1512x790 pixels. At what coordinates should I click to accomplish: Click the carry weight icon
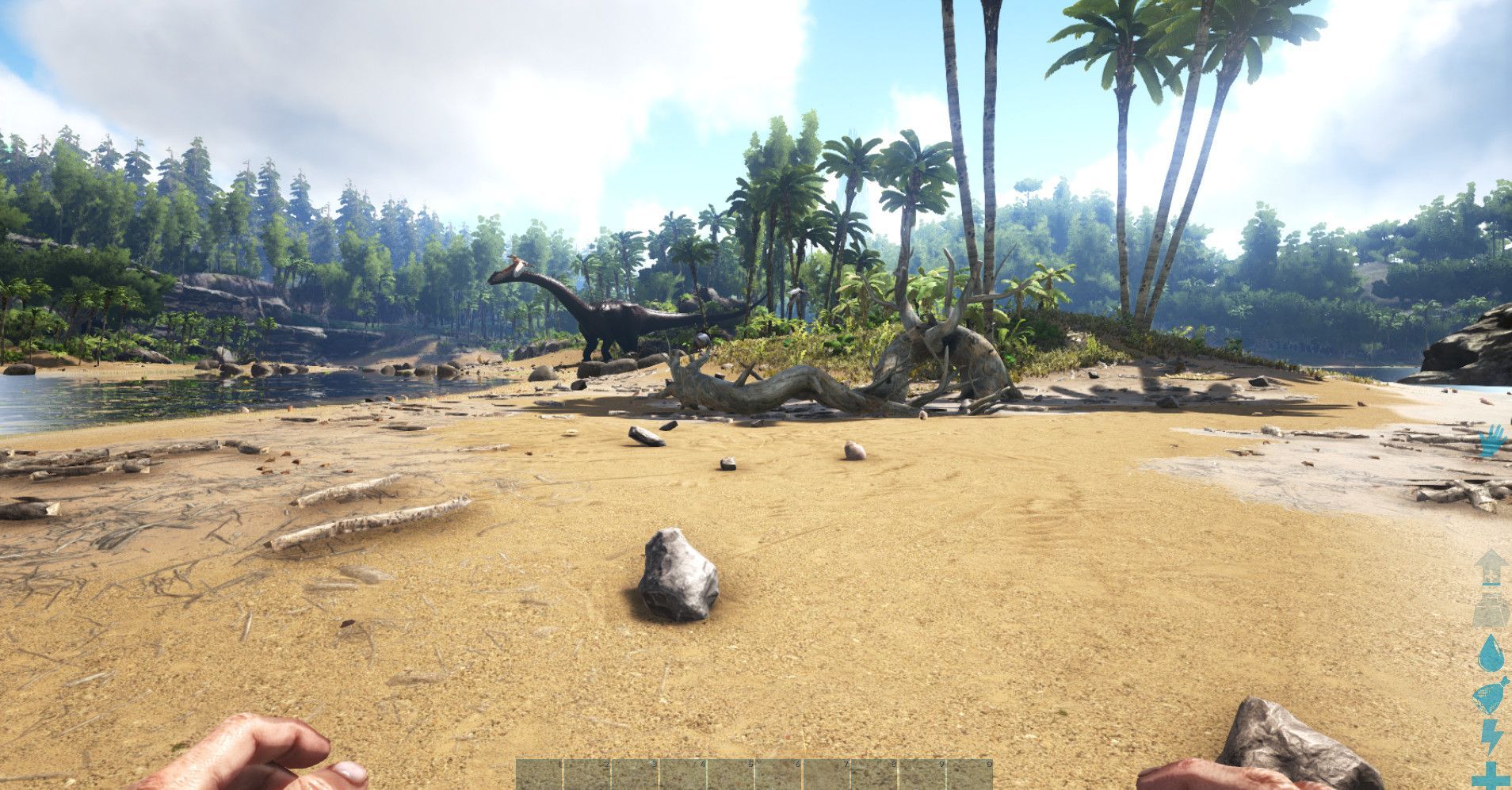click(x=1491, y=610)
